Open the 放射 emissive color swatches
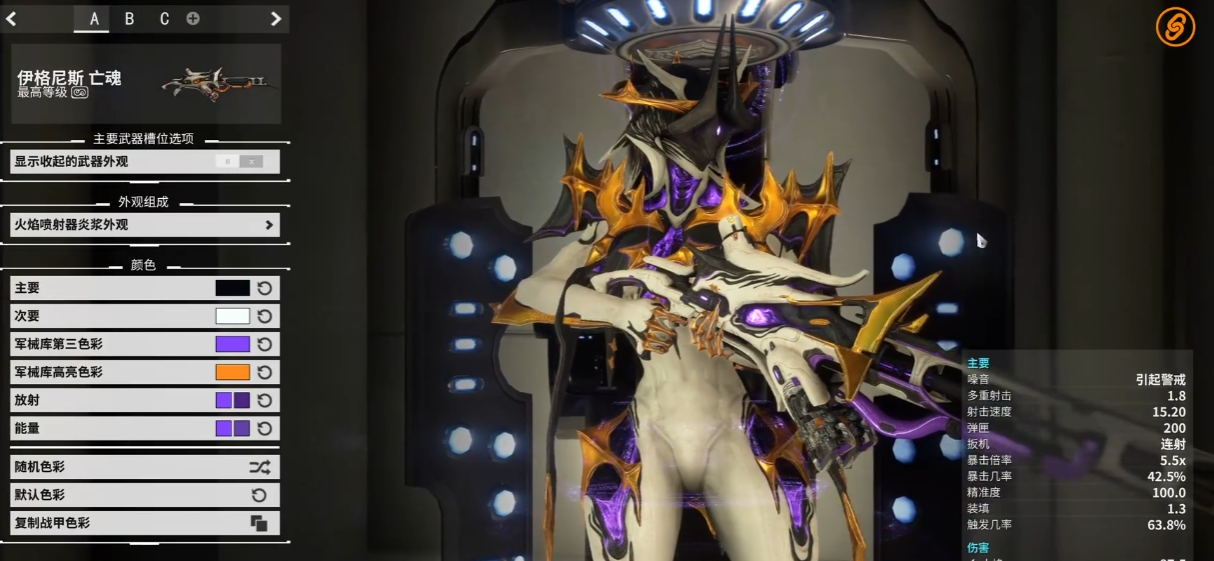 pyautogui.click(x=233, y=400)
